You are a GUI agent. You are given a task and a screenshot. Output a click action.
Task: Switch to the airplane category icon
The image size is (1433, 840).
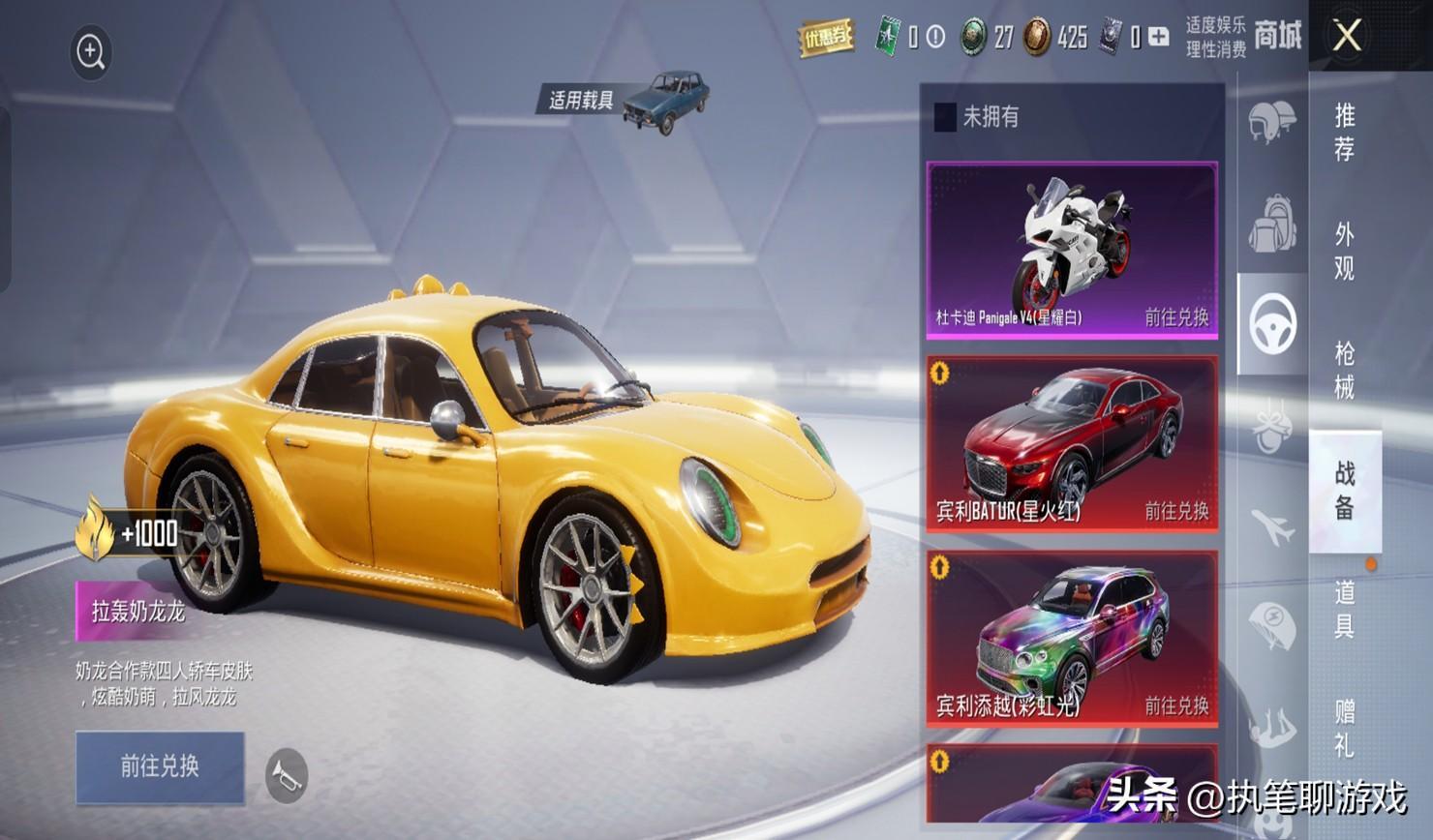pyautogui.click(x=1272, y=527)
